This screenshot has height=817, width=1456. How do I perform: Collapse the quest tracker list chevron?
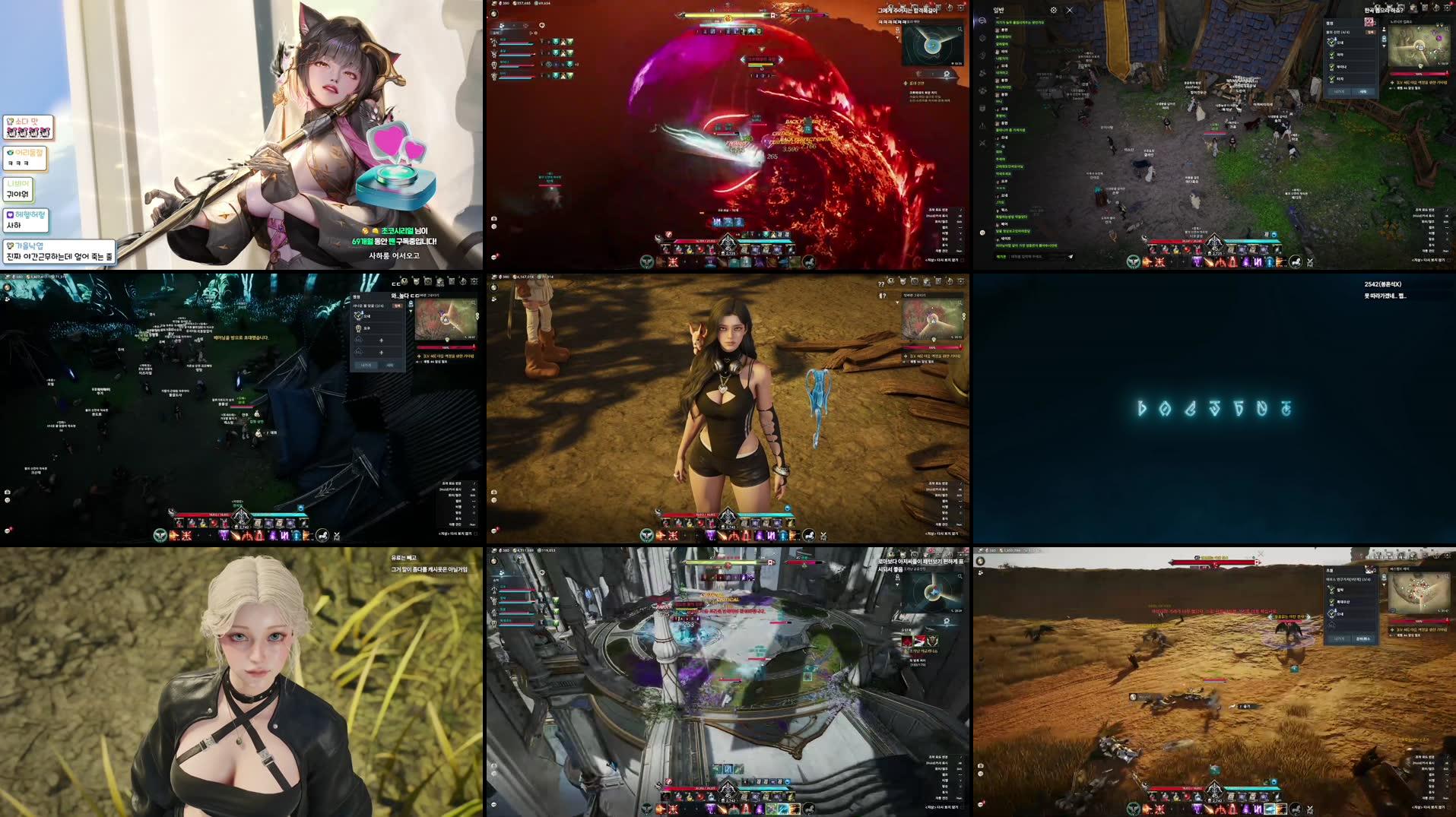click(1384, 584)
